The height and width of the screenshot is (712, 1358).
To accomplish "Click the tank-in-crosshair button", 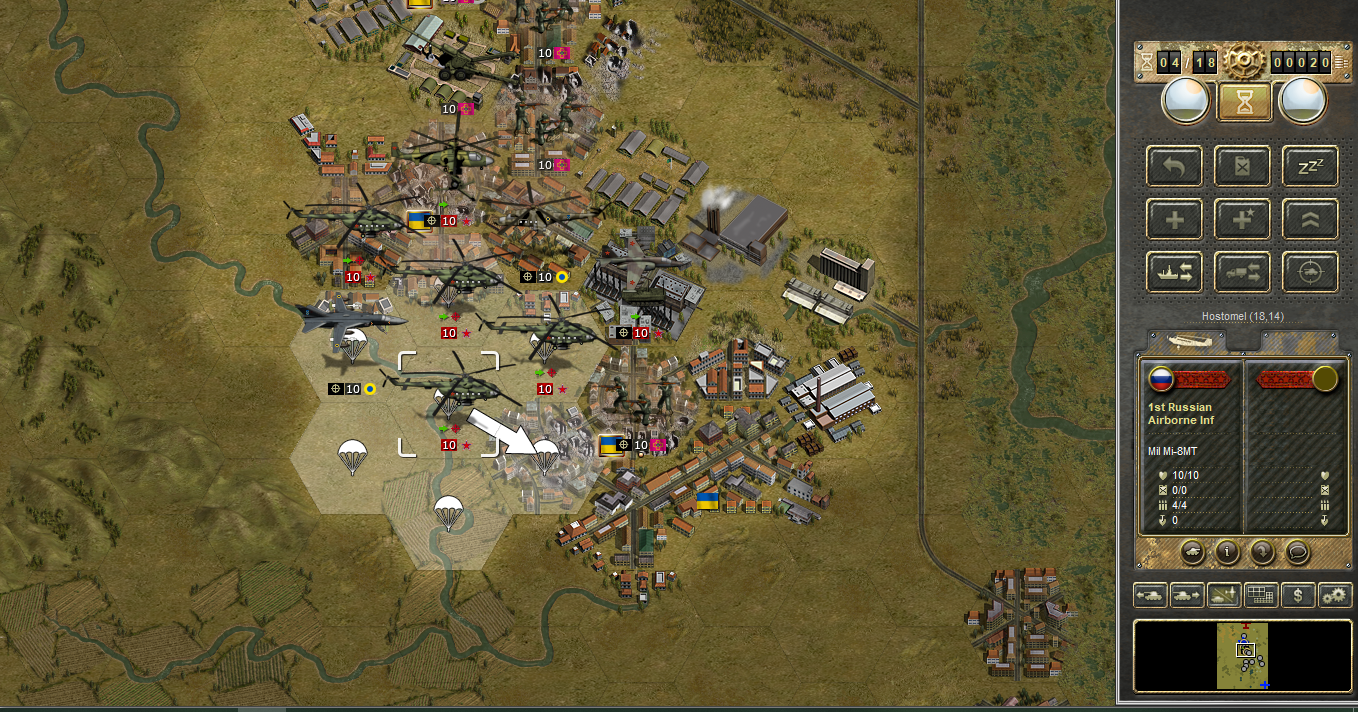I will click(1310, 272).
